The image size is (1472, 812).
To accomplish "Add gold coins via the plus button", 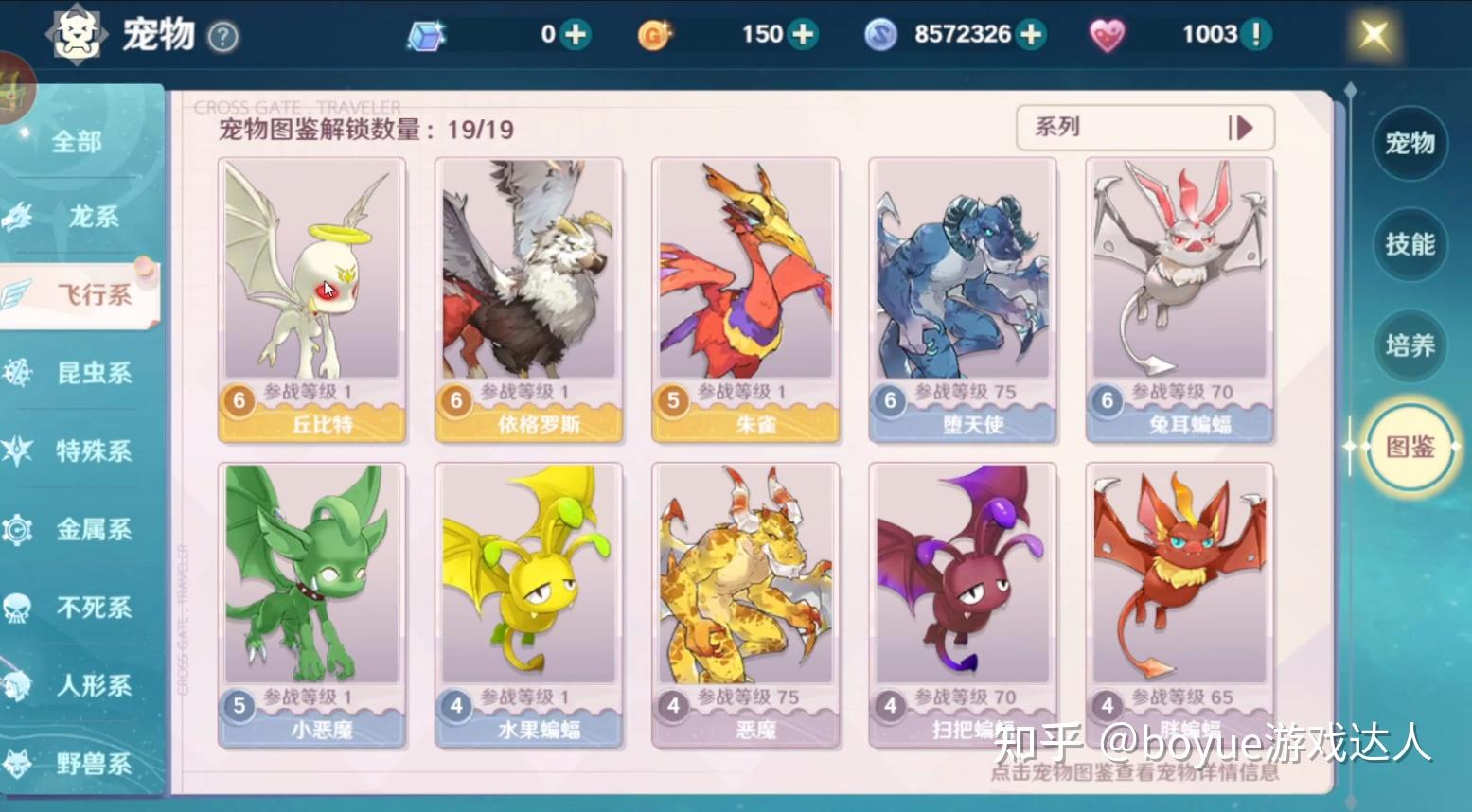I will pos(804,33).
